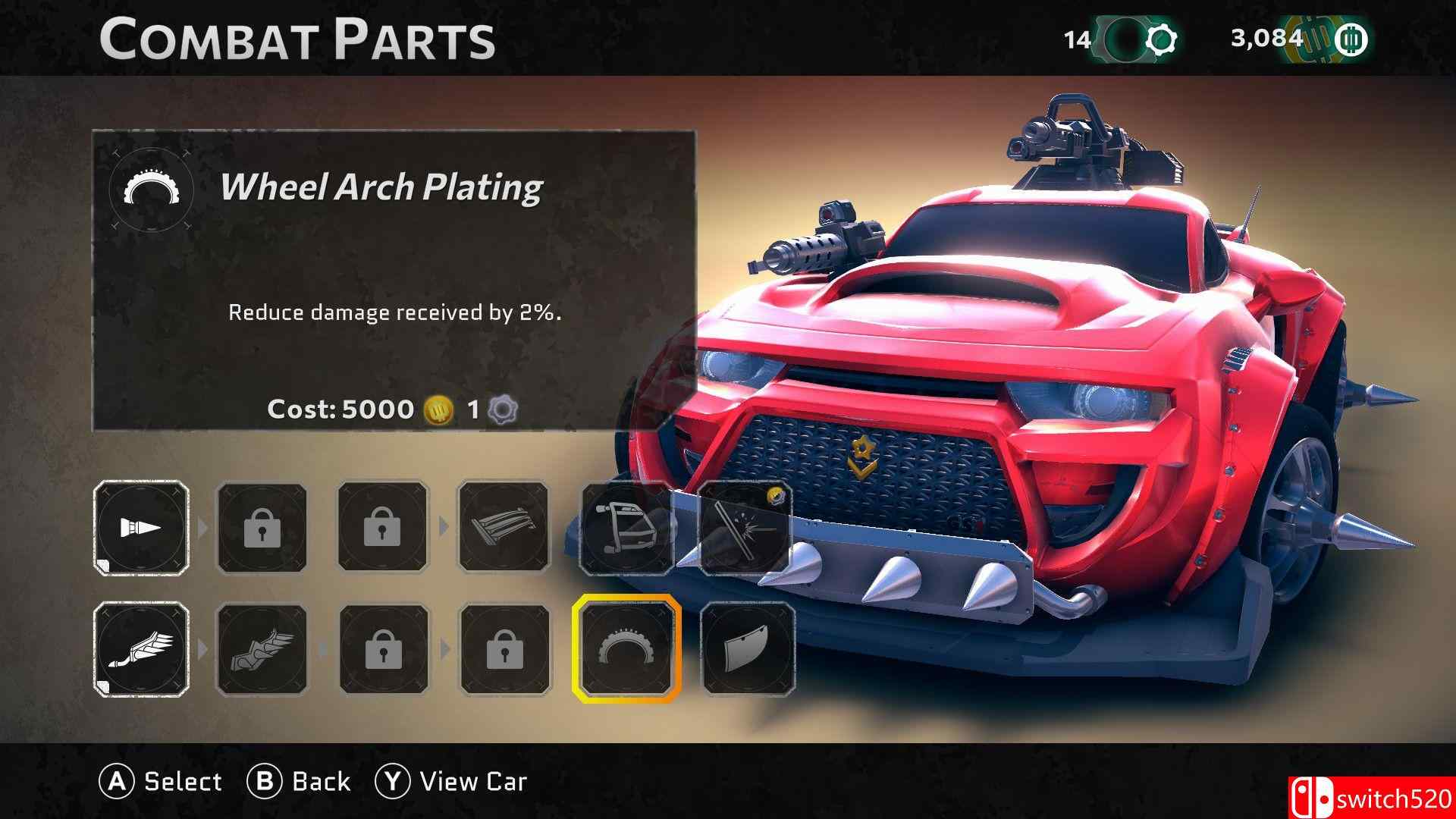The width and height of the screenshot is (1456, 819).
Task: Select the bull bar frame part
Action: tap(626, 528)
